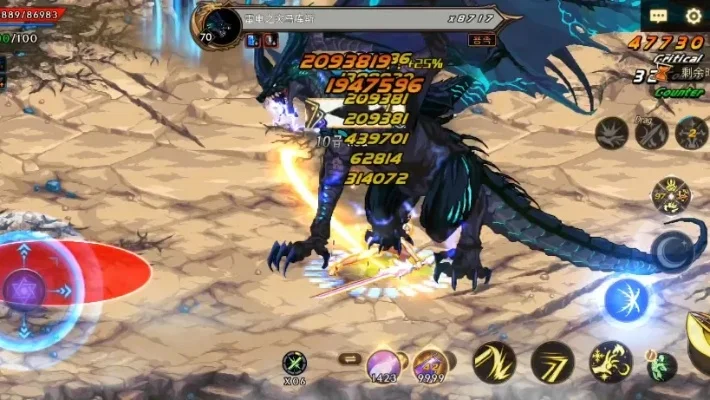Activate the yellow triple-slash skill
Viewport: 710px width, 400px height.
(552, 362)
